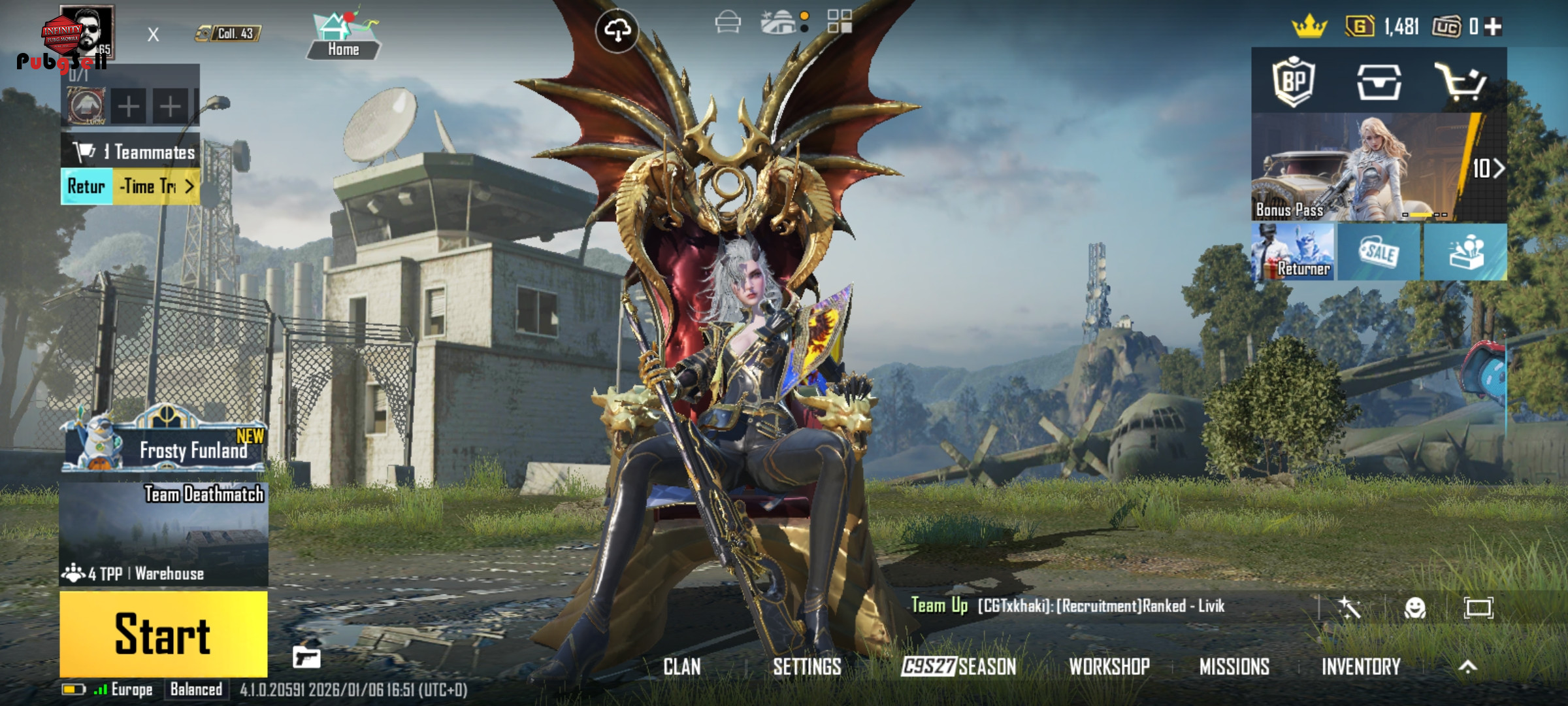Expand the bottom menu arrow
The height and width of the screenshot is (706, 1568).
click(x=1467, y=667)
